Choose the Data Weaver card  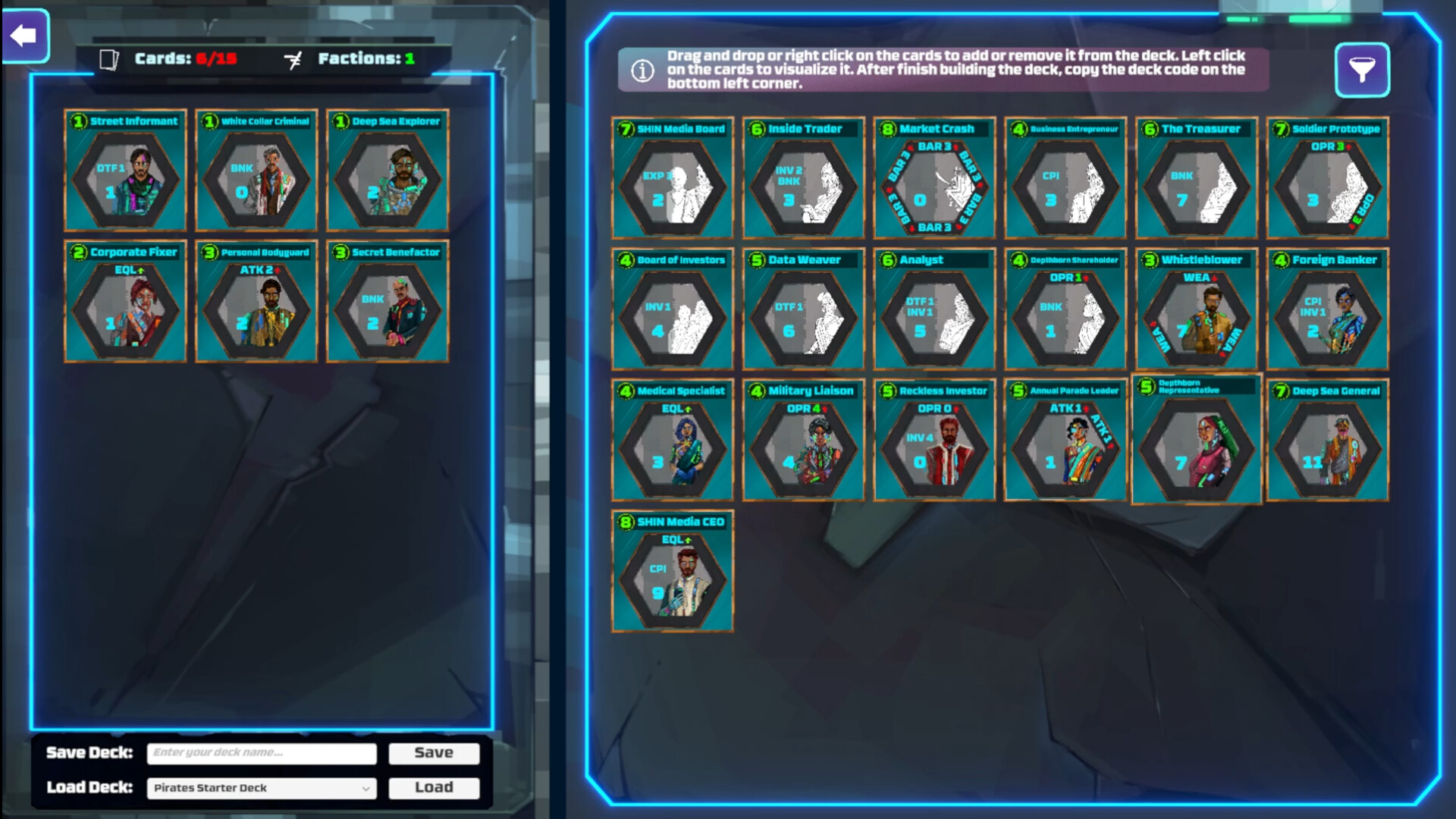pos(804,309)
